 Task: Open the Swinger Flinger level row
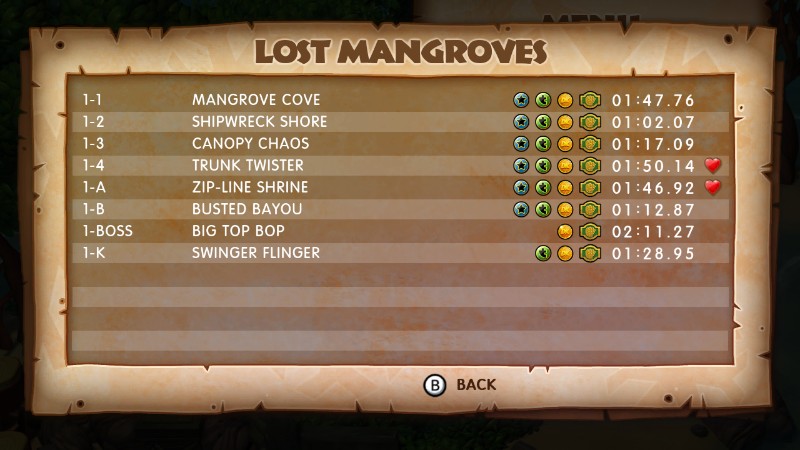256,253
